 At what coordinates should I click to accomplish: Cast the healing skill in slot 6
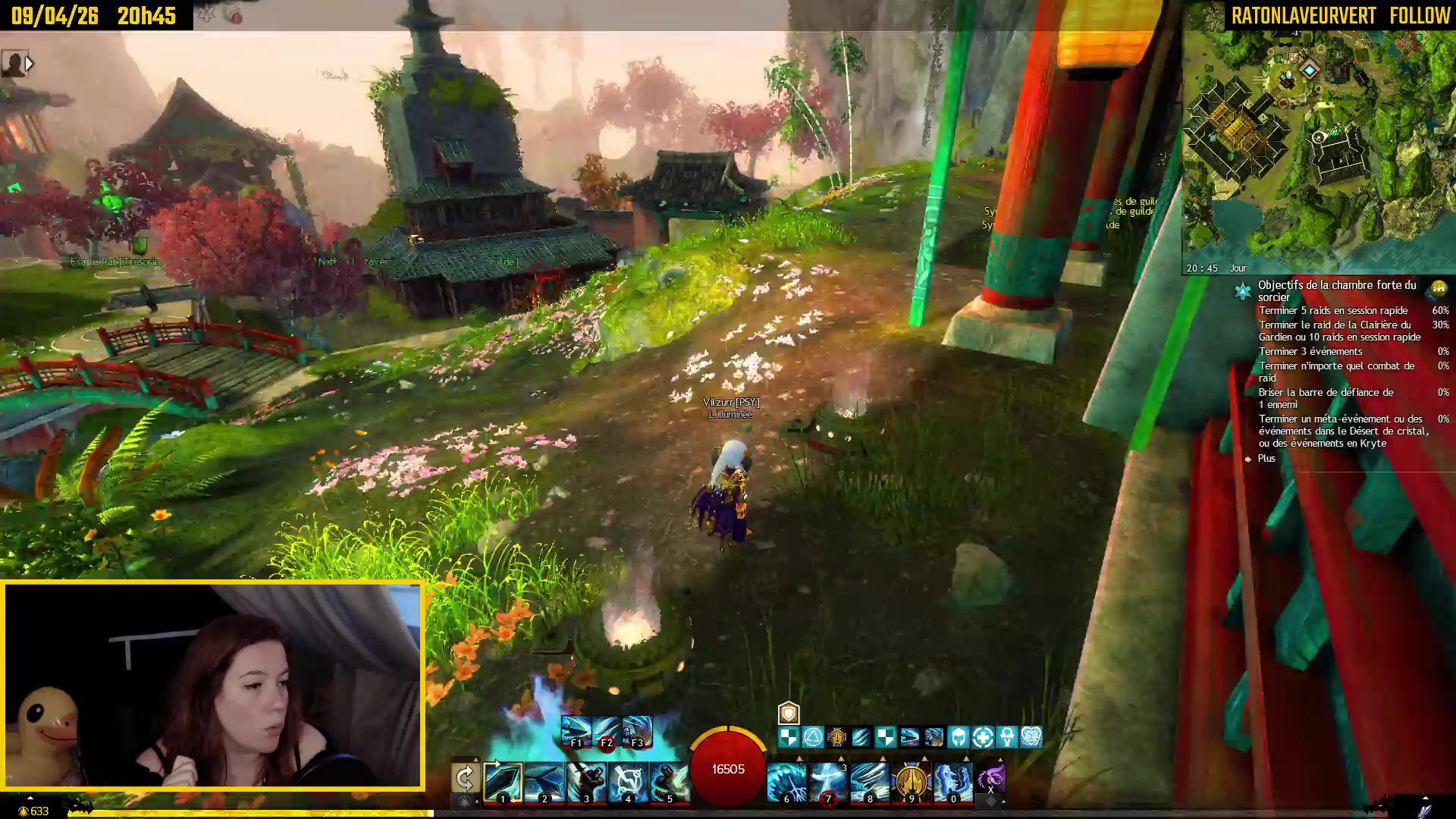(786, 782)
